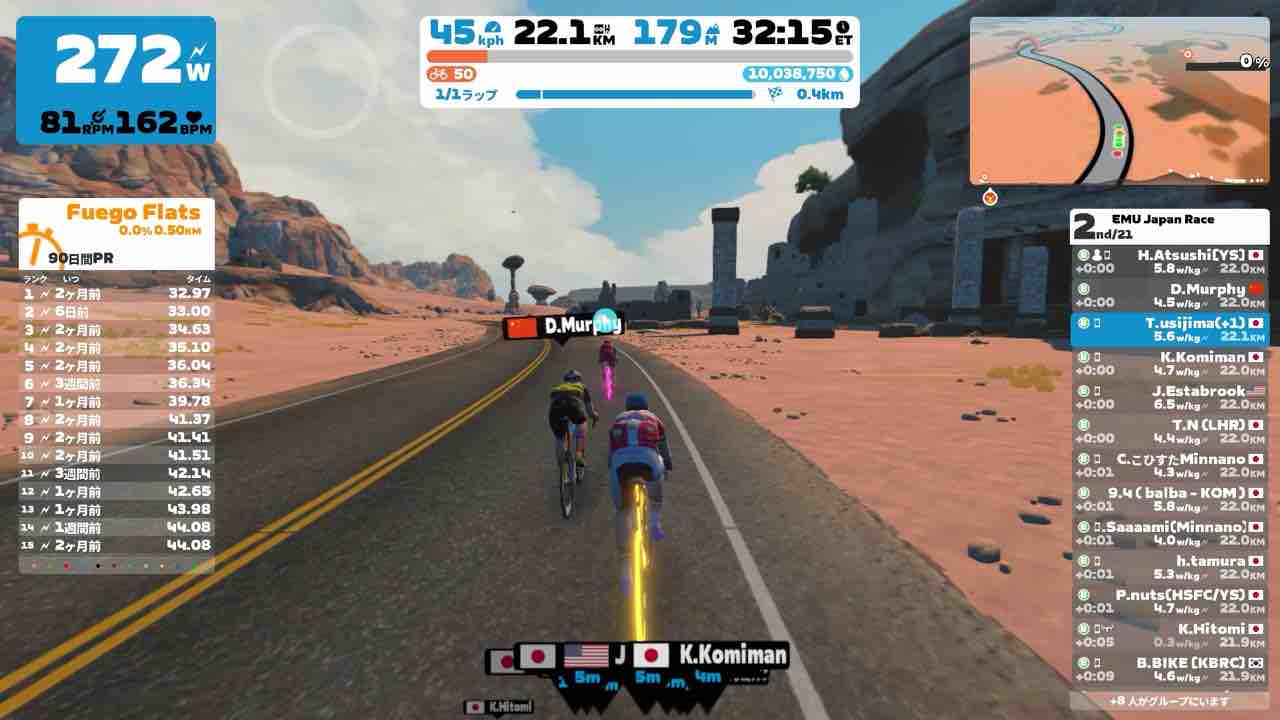The width and height of the screenshot is (1280, 720).
Task: Choose K.Hitomi row in the rider list
Action: [1169, 636]
